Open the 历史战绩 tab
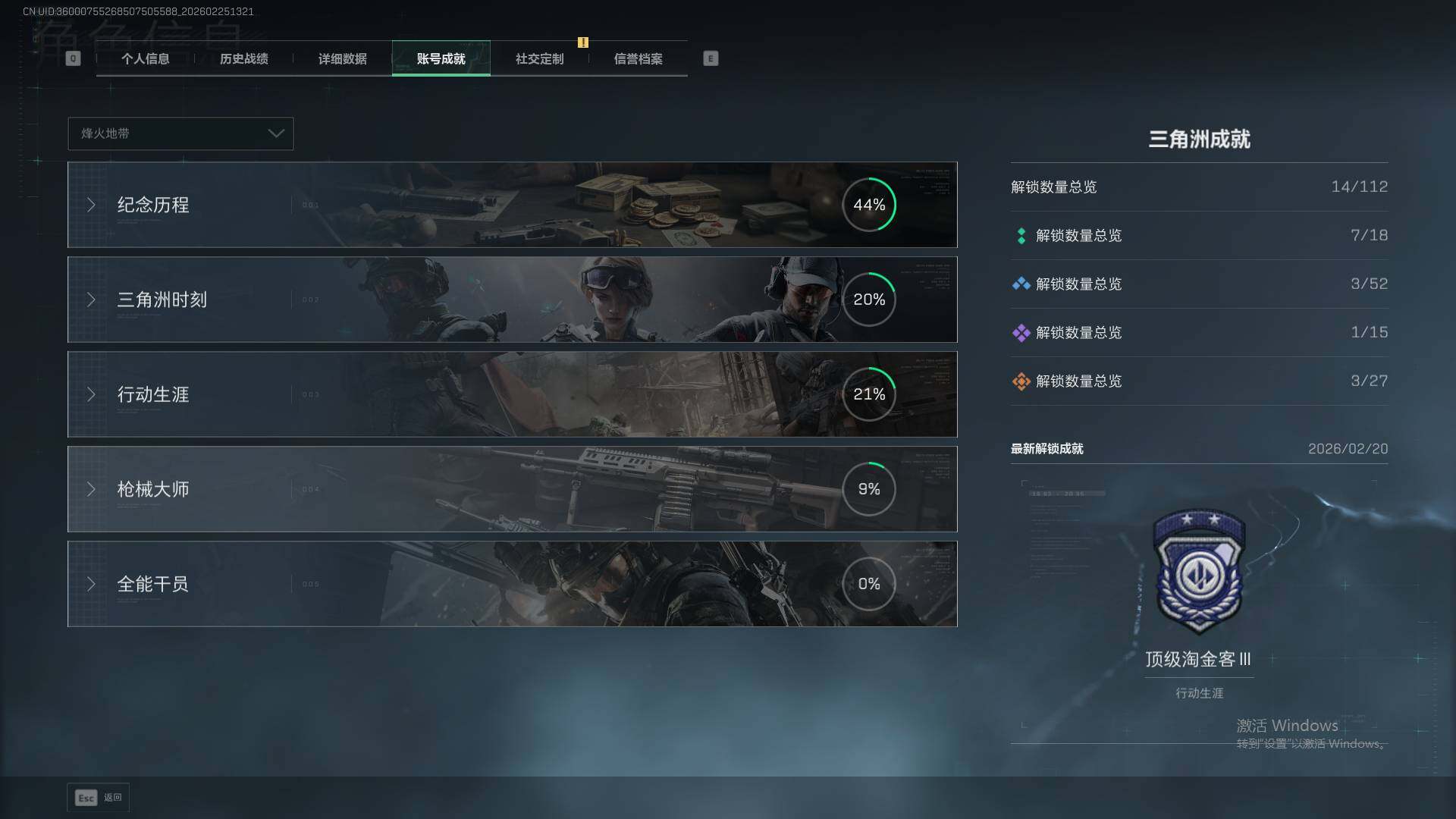This screenshot has width=1456, height=819. pyautogui.click(x=243, y=59)
